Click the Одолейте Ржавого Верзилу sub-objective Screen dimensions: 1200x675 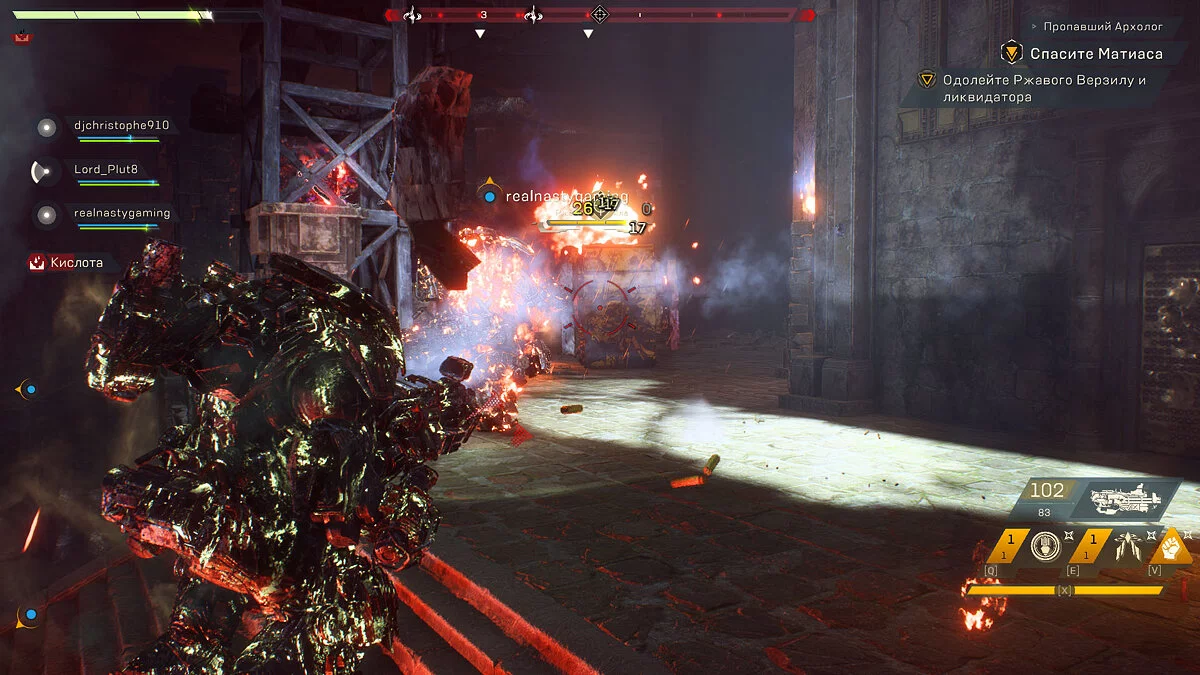(1043, 88)
